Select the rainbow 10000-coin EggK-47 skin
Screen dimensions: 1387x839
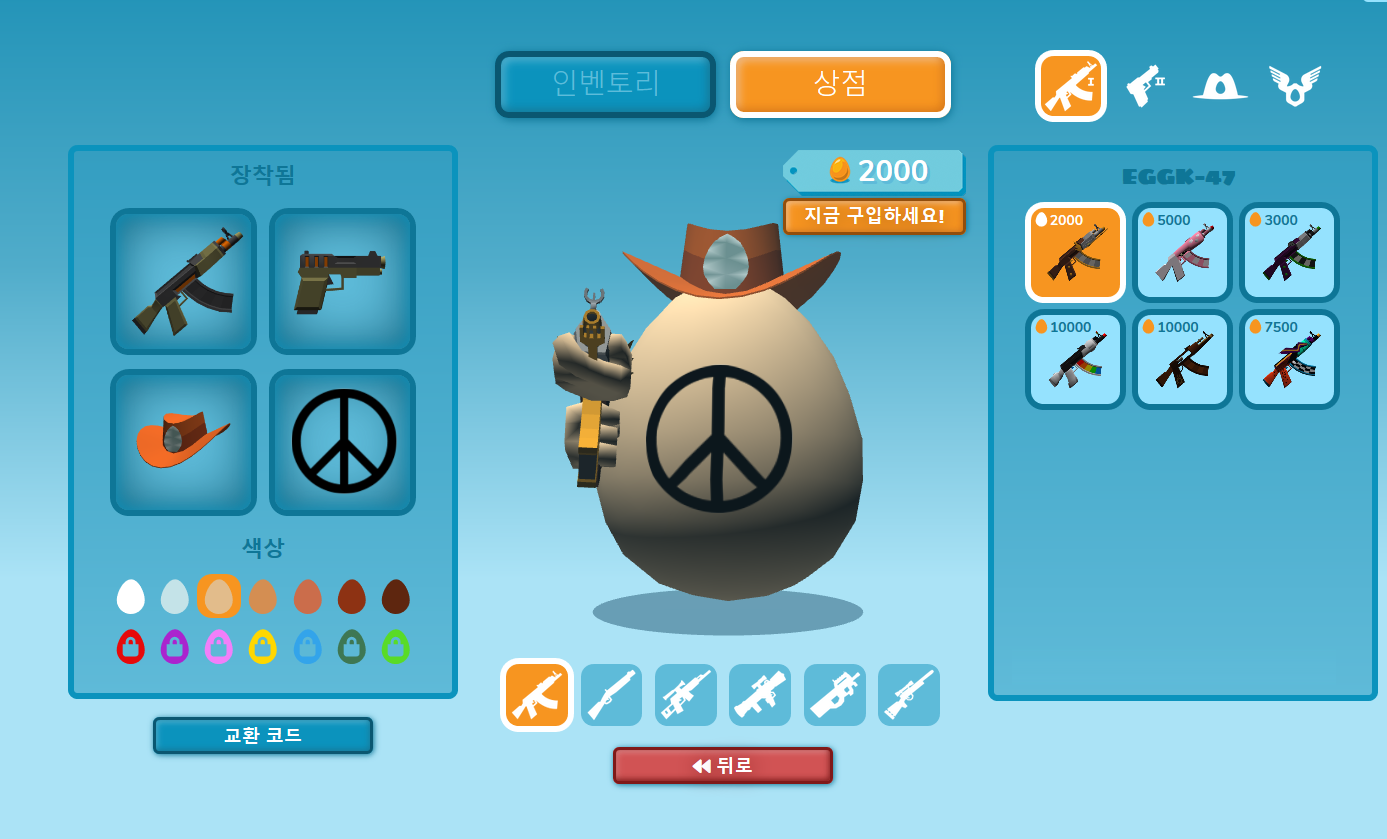1074,359
